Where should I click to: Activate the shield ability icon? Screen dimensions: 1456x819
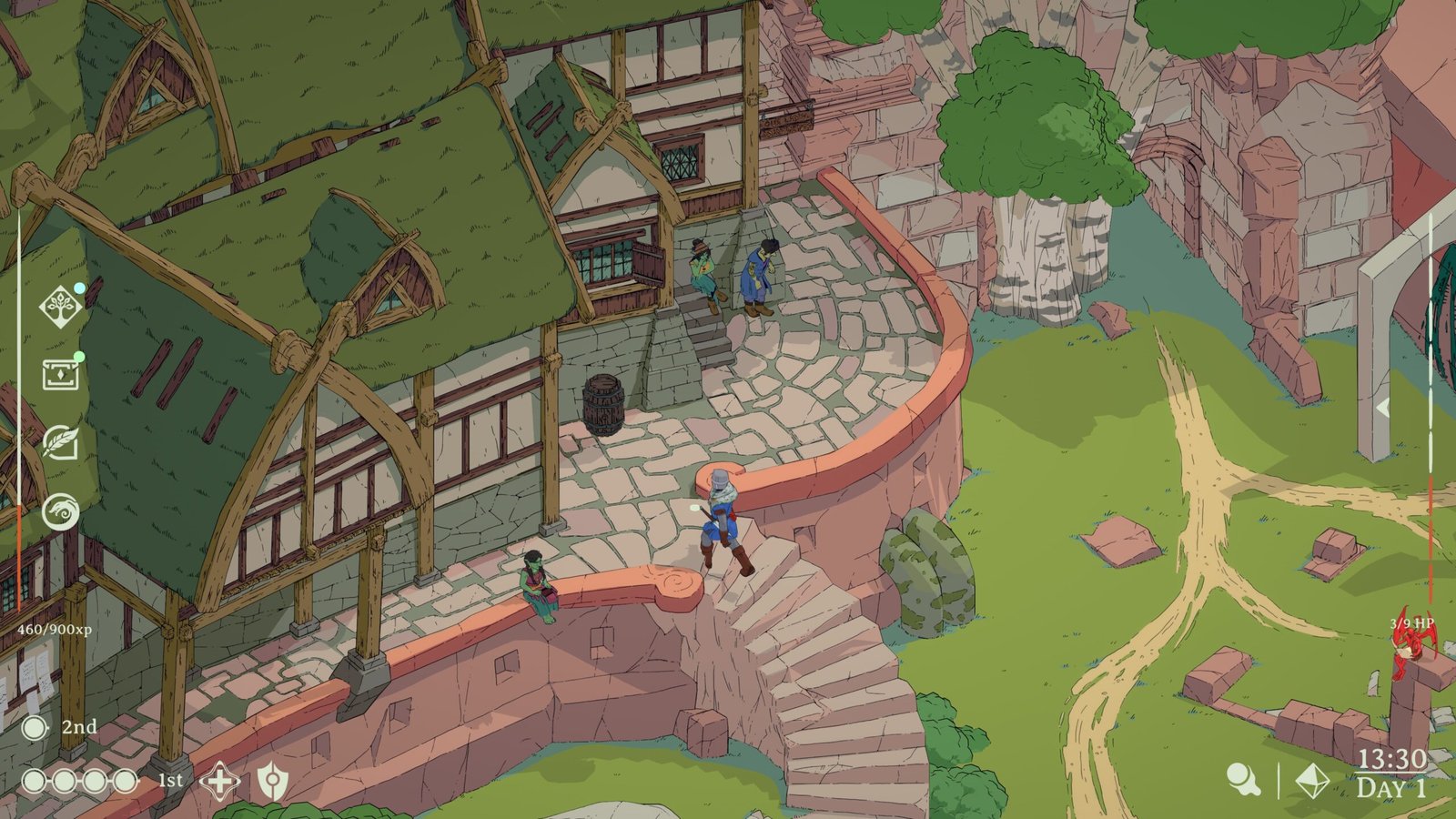270,781
